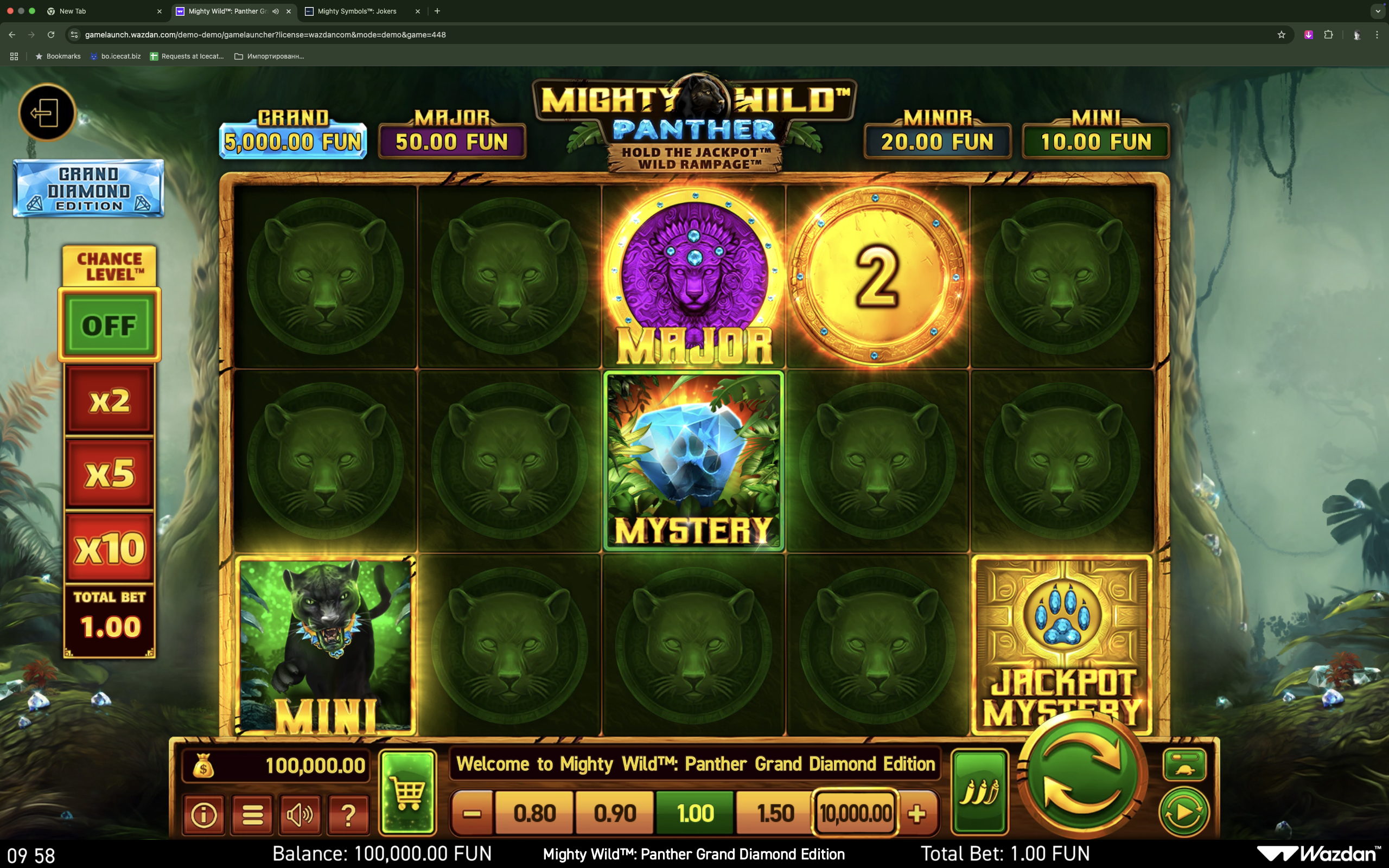Click the Grand Diamond Edition badge

pos(87,188)
